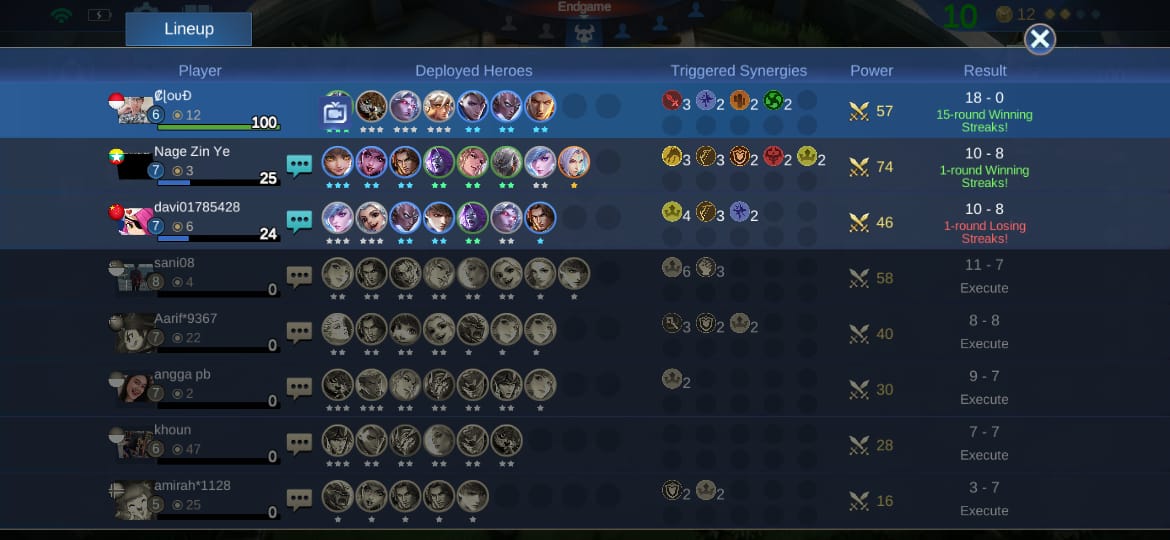Image resolution: width=1170 pixels, height=540 pixels.
Task: Select the Lineup tab
Action: coord(189,29)
